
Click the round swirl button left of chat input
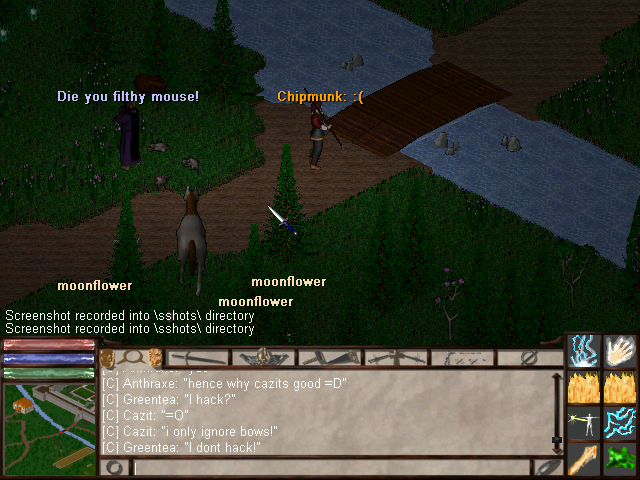click(x=115, y=467)
